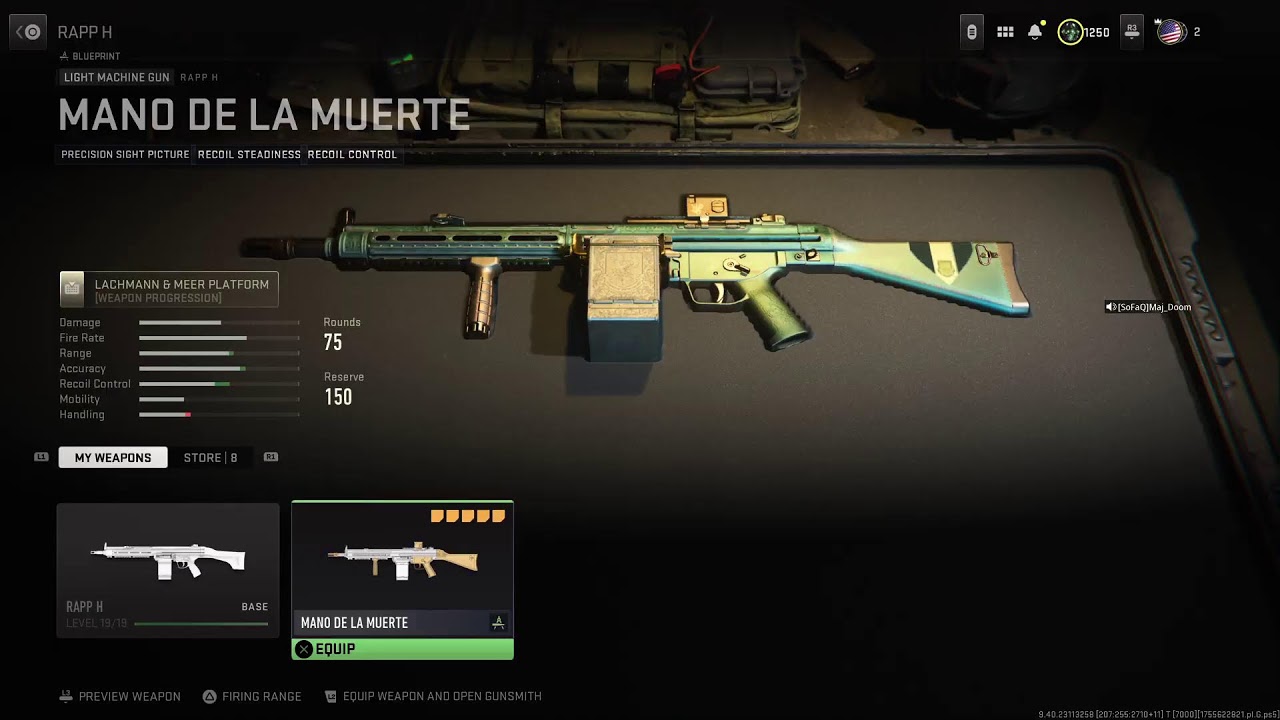Equip the Mano de la Muerte blueprint
The height and width of the screenshot is (720, 1280).
click(x=402, y=649)
